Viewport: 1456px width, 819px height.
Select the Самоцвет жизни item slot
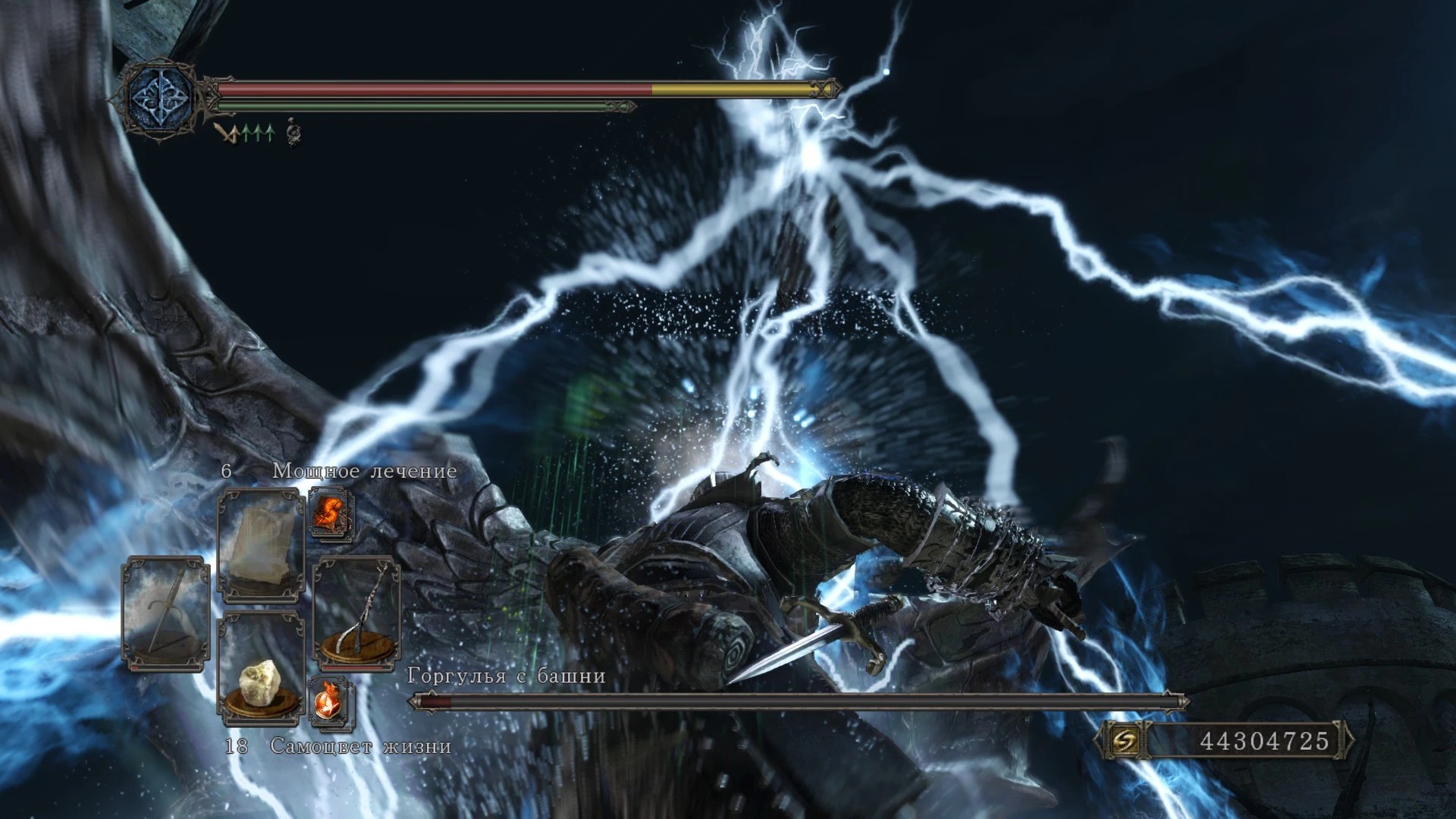point(261,666)
